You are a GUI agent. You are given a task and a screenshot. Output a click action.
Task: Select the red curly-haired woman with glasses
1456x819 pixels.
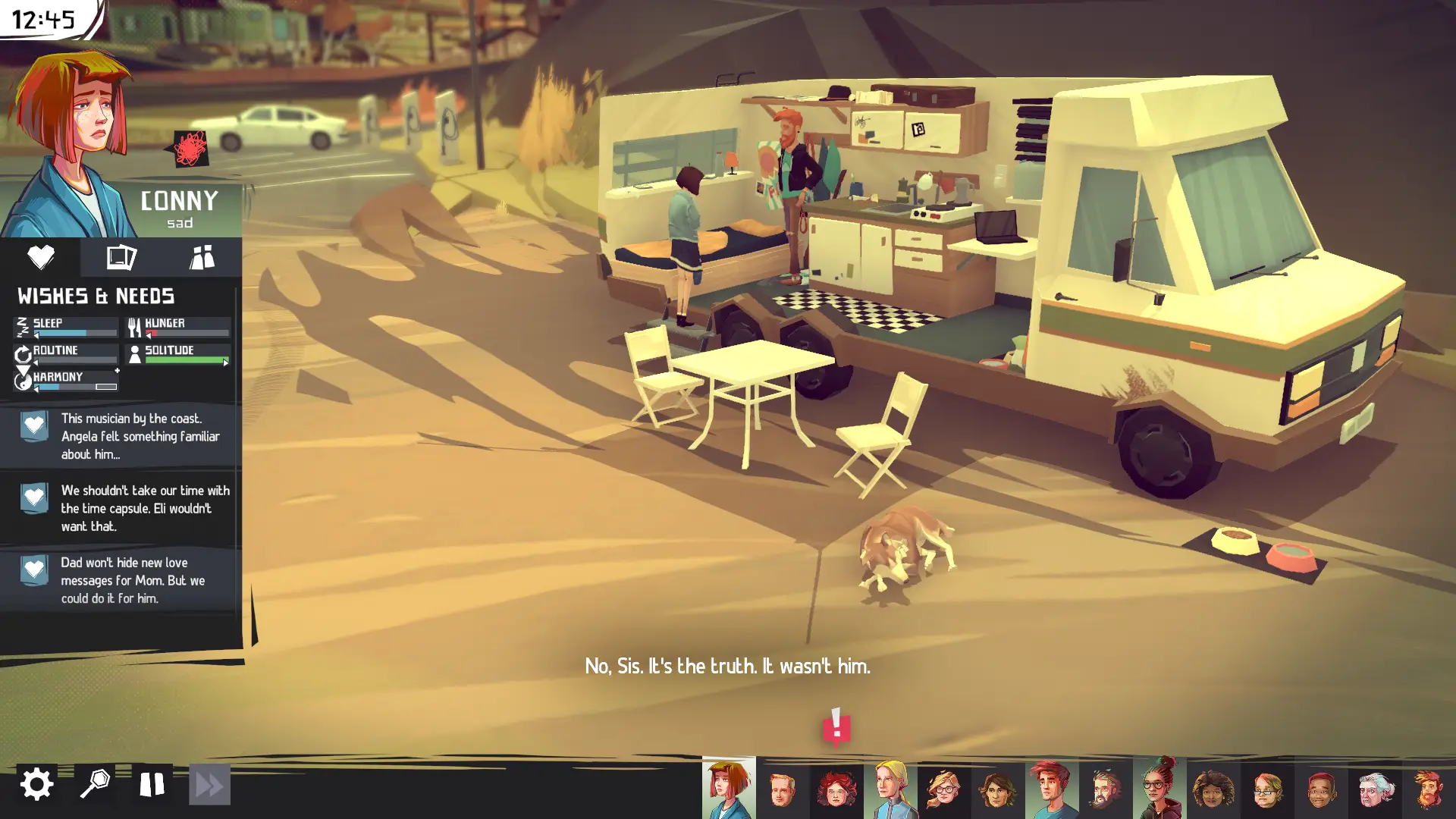point(836,789)
